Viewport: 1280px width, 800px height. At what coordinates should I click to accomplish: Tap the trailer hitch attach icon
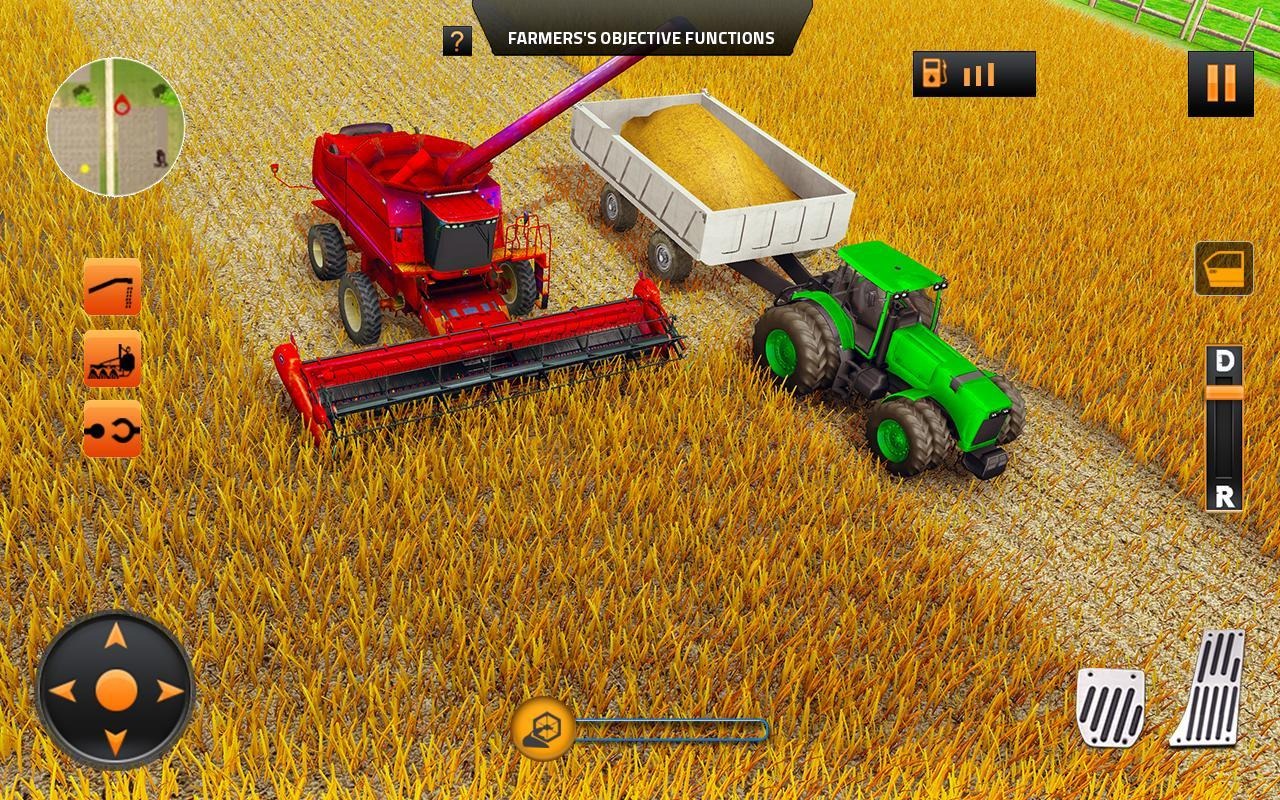112,429
